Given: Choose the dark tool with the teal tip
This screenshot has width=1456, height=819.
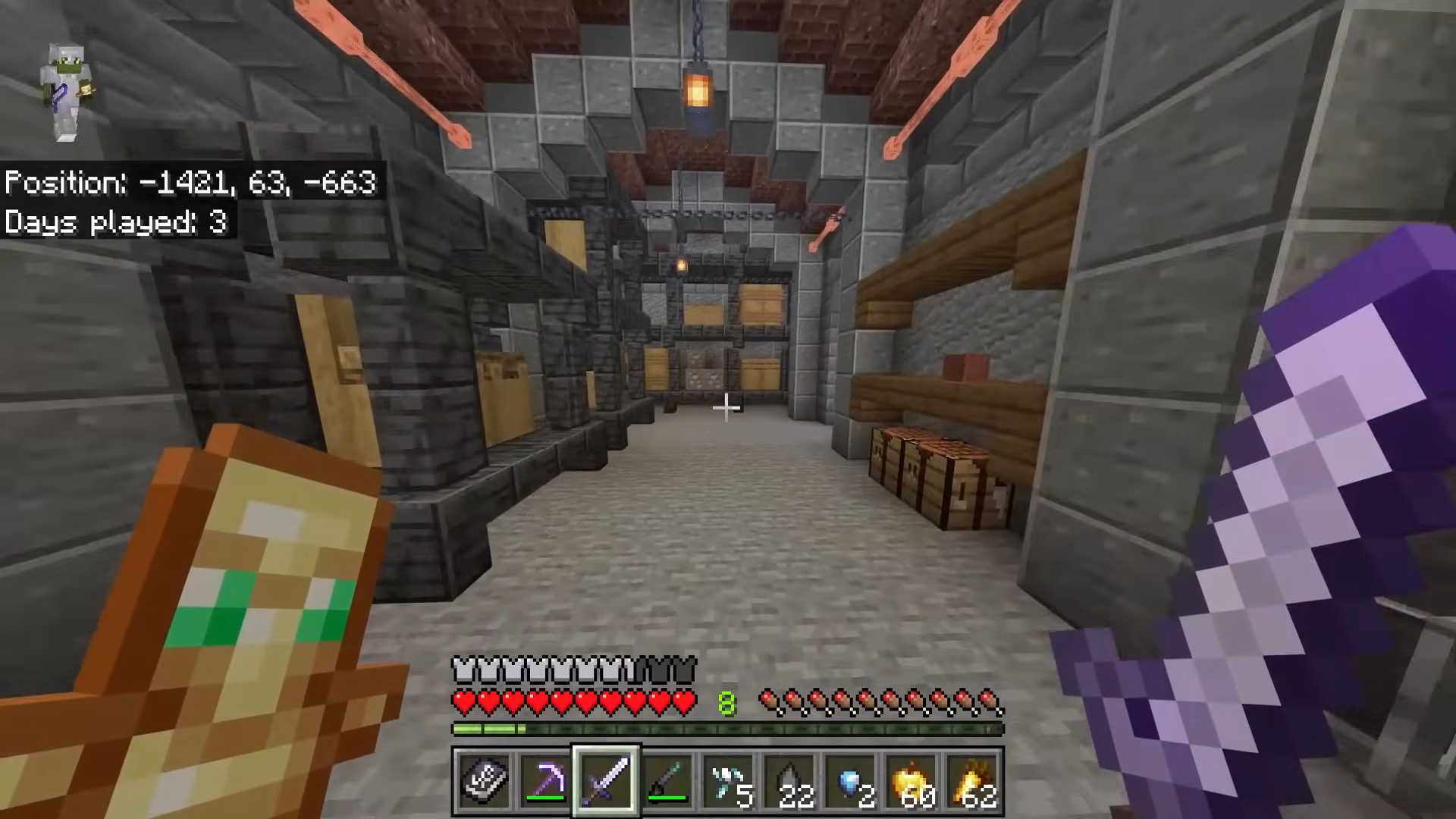Looking at the screenshot, I should coord(667,780).
